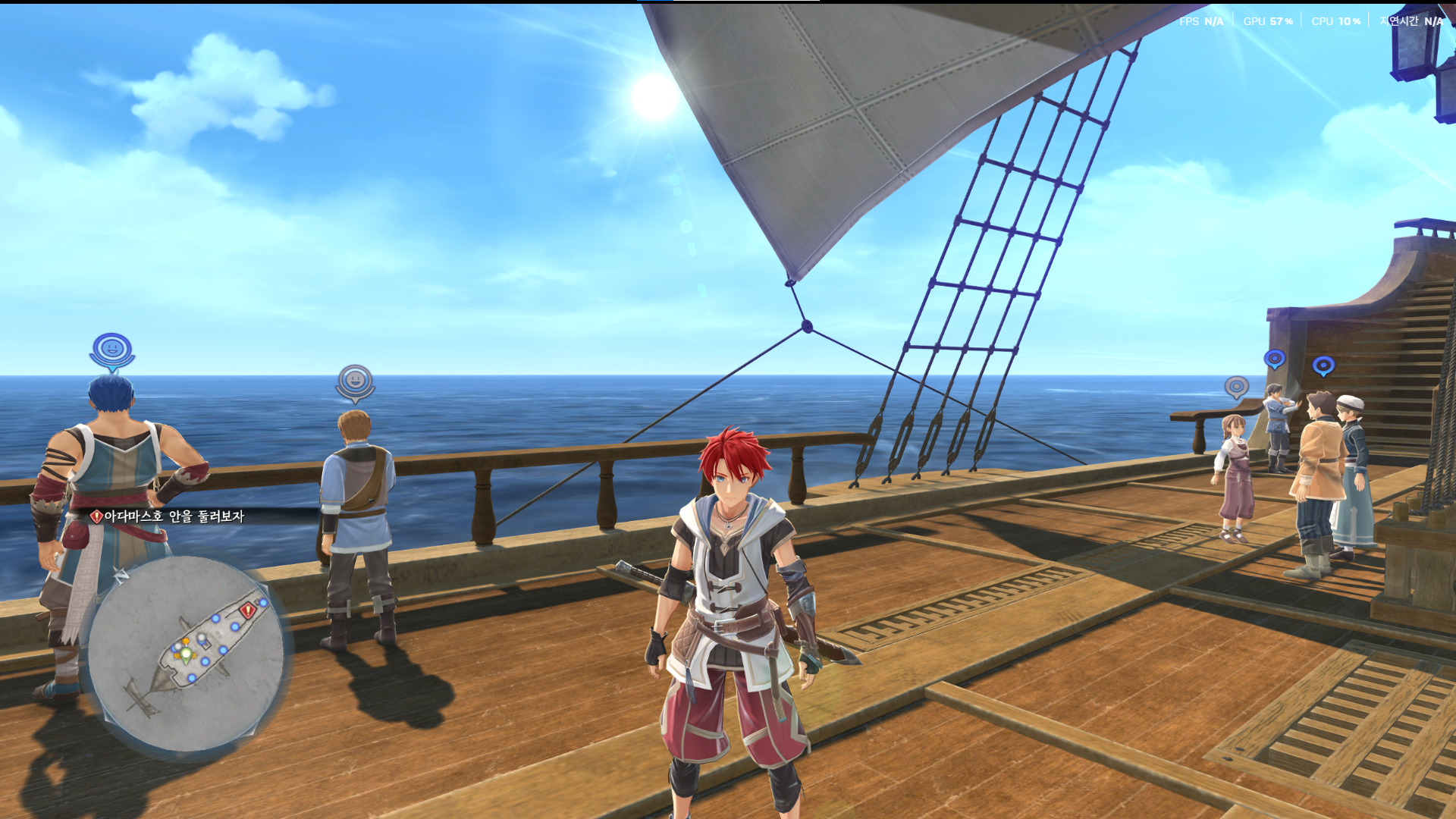This screenshot has width=1456, height=819.
Task: Open the quest objective tracker with red exclamation
Action: (168, 516)
